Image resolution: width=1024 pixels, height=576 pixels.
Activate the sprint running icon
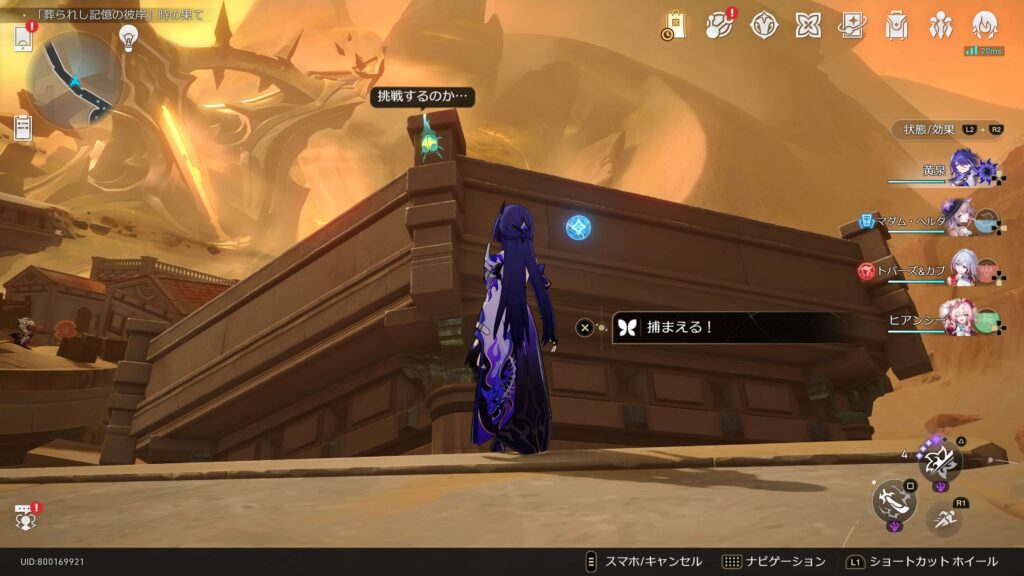(x=943, y=518)
